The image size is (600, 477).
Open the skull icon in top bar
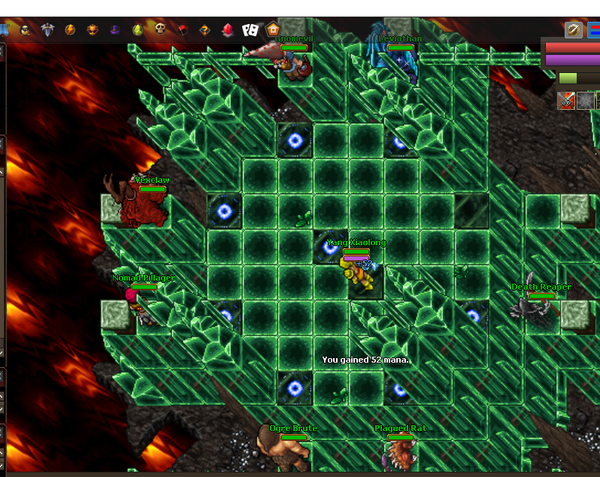(x=159, y=30)
